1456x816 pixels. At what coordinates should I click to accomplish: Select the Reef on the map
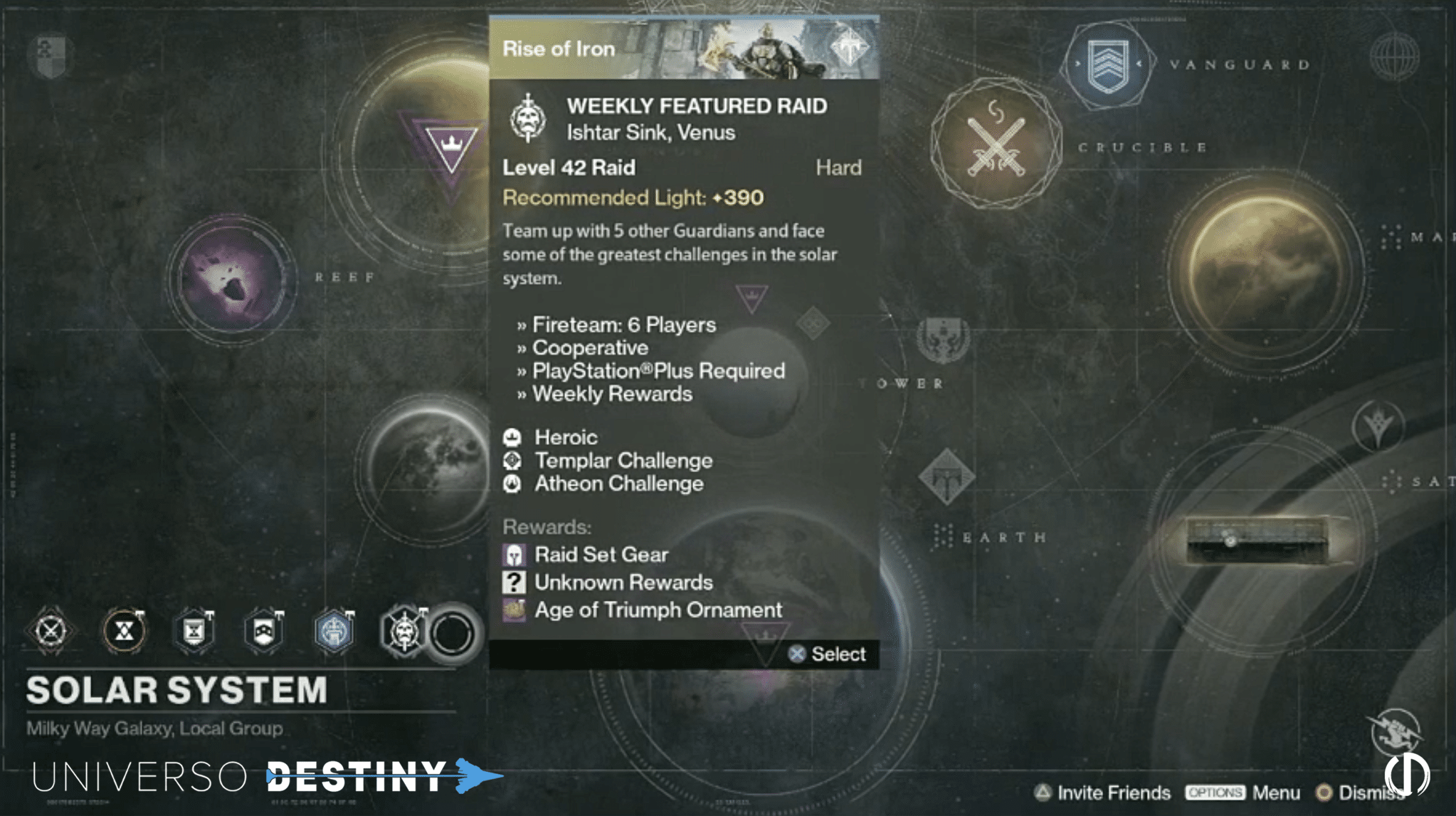coord(232,278)
